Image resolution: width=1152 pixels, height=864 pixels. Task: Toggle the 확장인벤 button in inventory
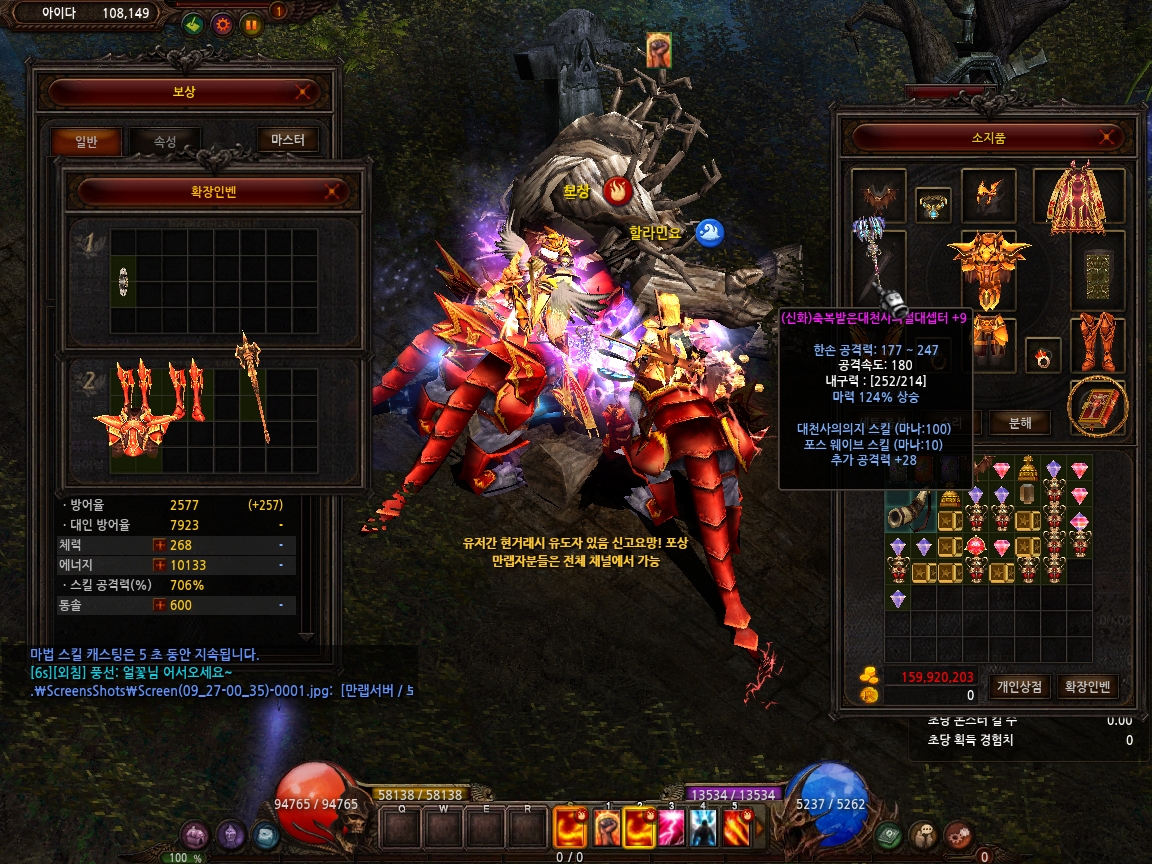coord(1088,687)
